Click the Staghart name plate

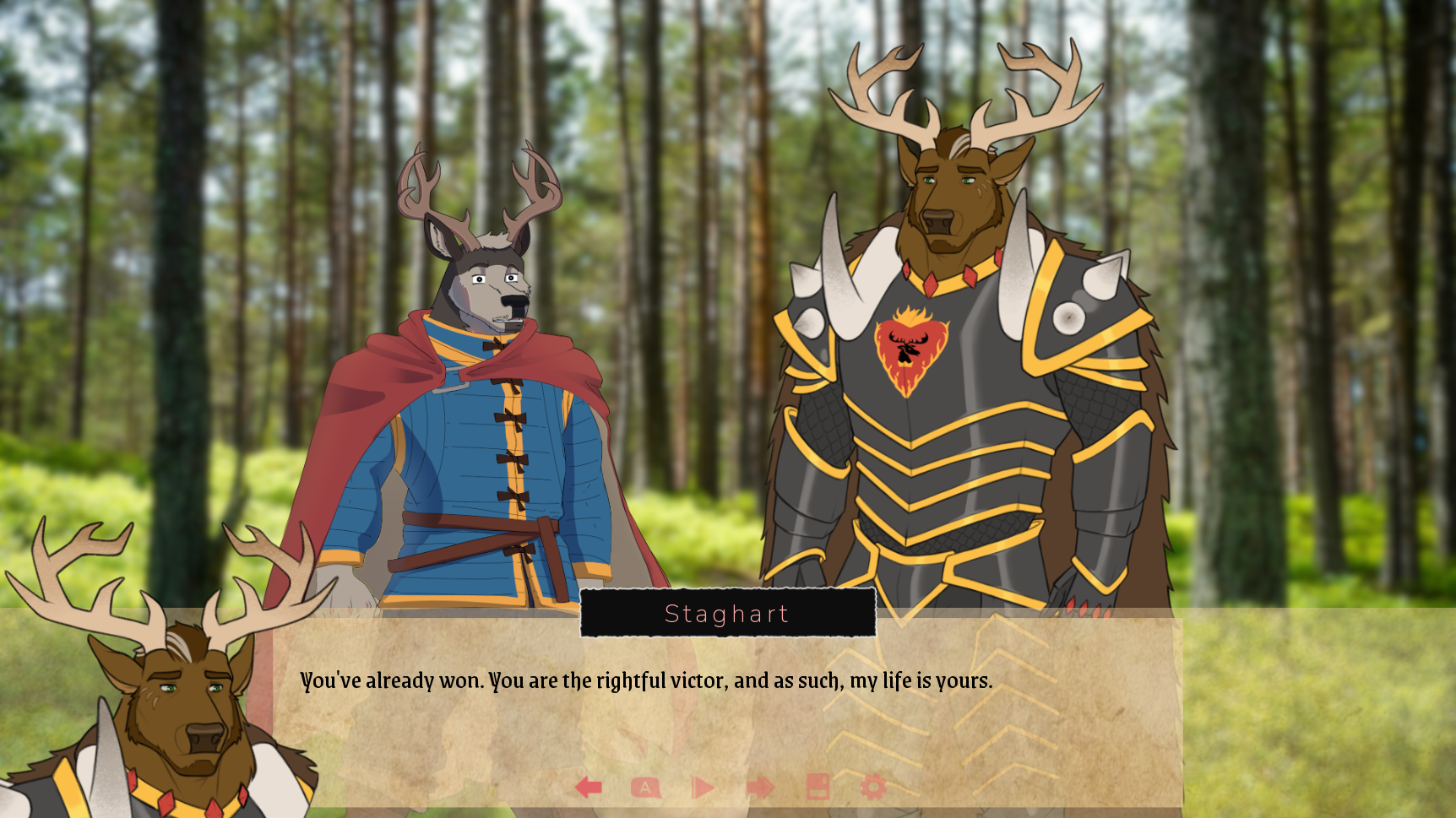pyautogui.click(x=728, y=614)
